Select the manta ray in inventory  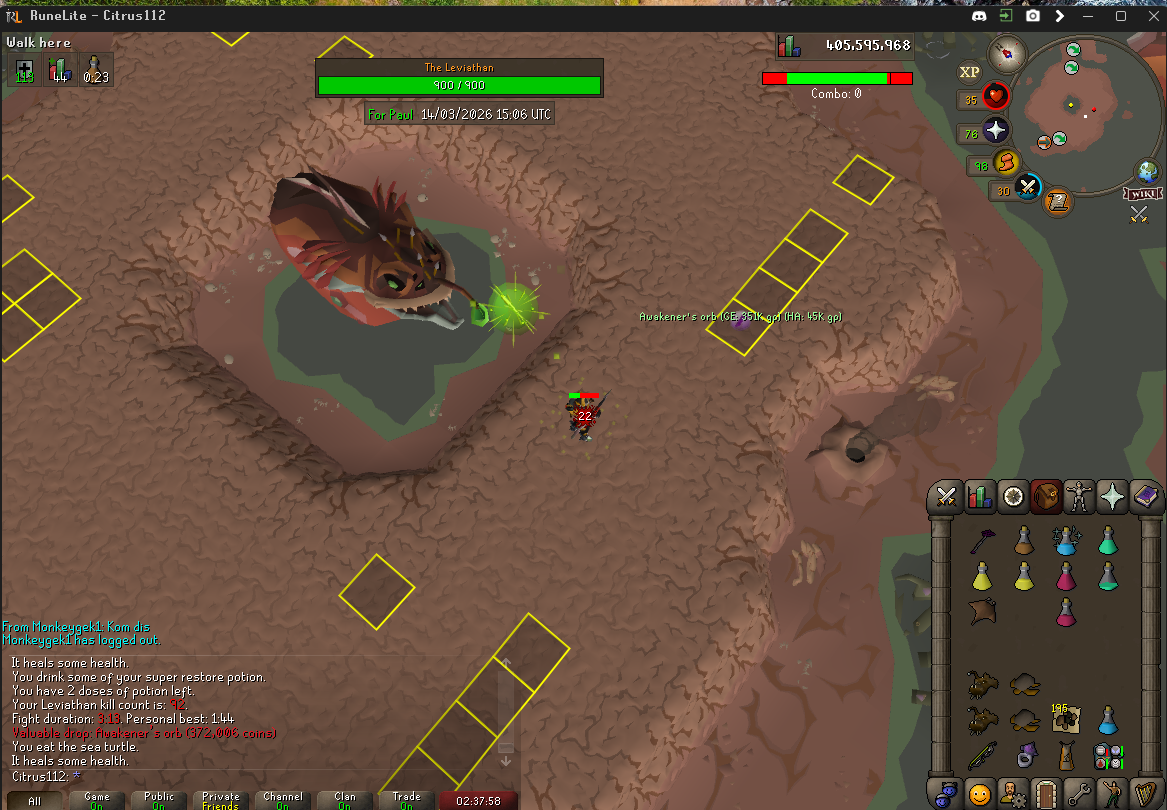(981, 612)
